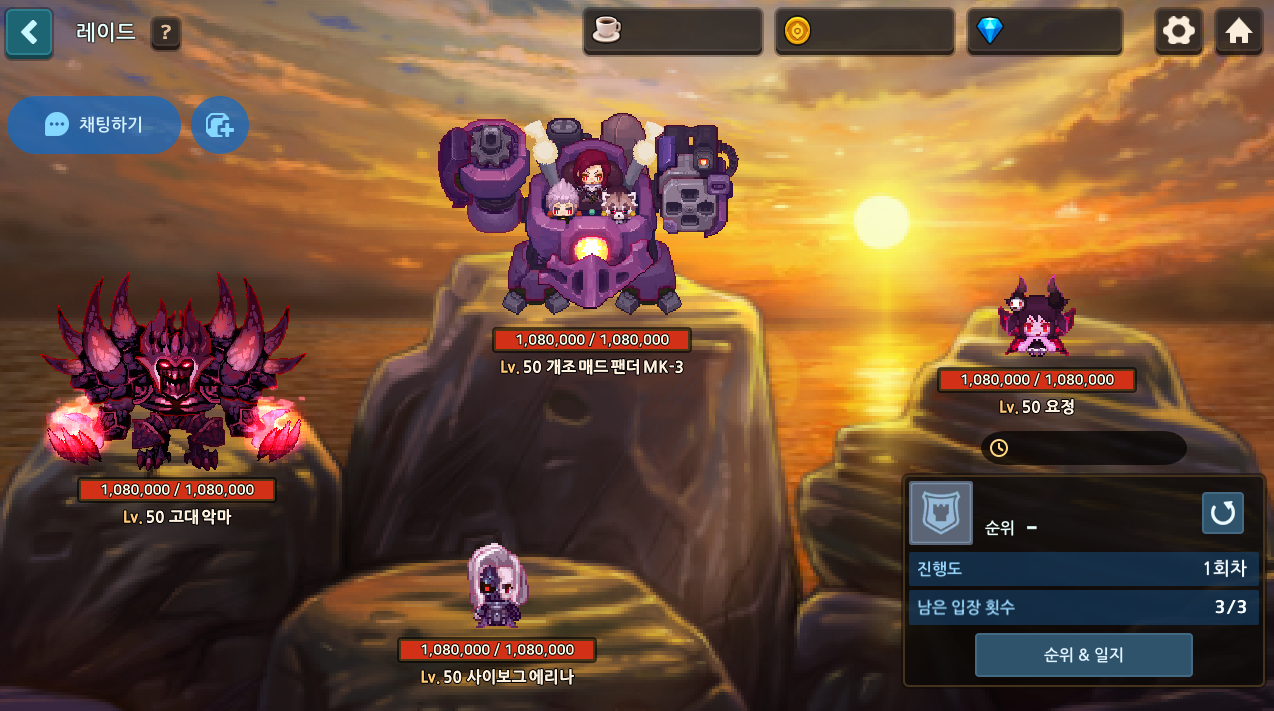Select the coffee cup stamina counter
The height and width of the screenshot is (711, 1274).
[x=672, y=31]
